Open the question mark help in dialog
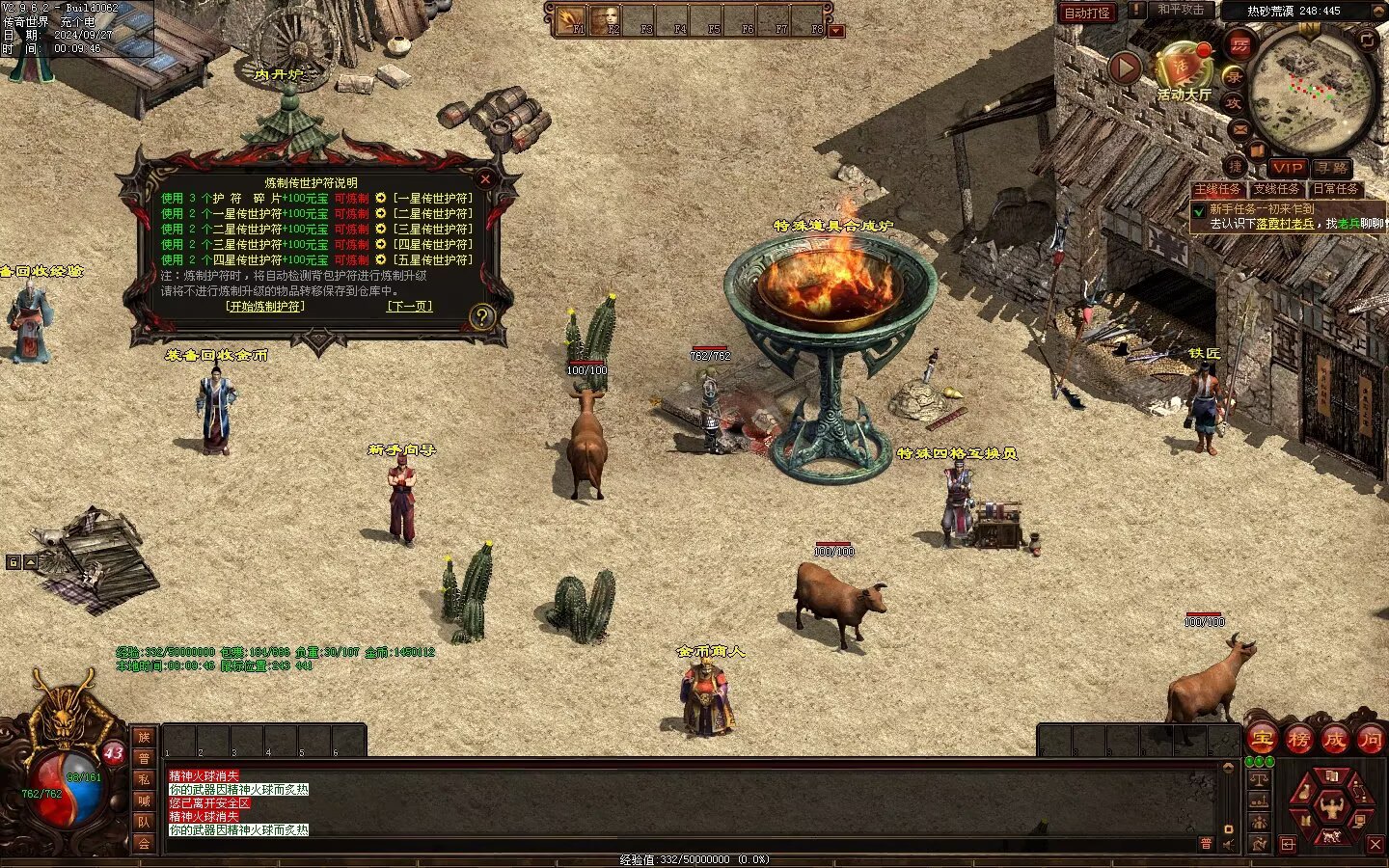 coord(480,316)
